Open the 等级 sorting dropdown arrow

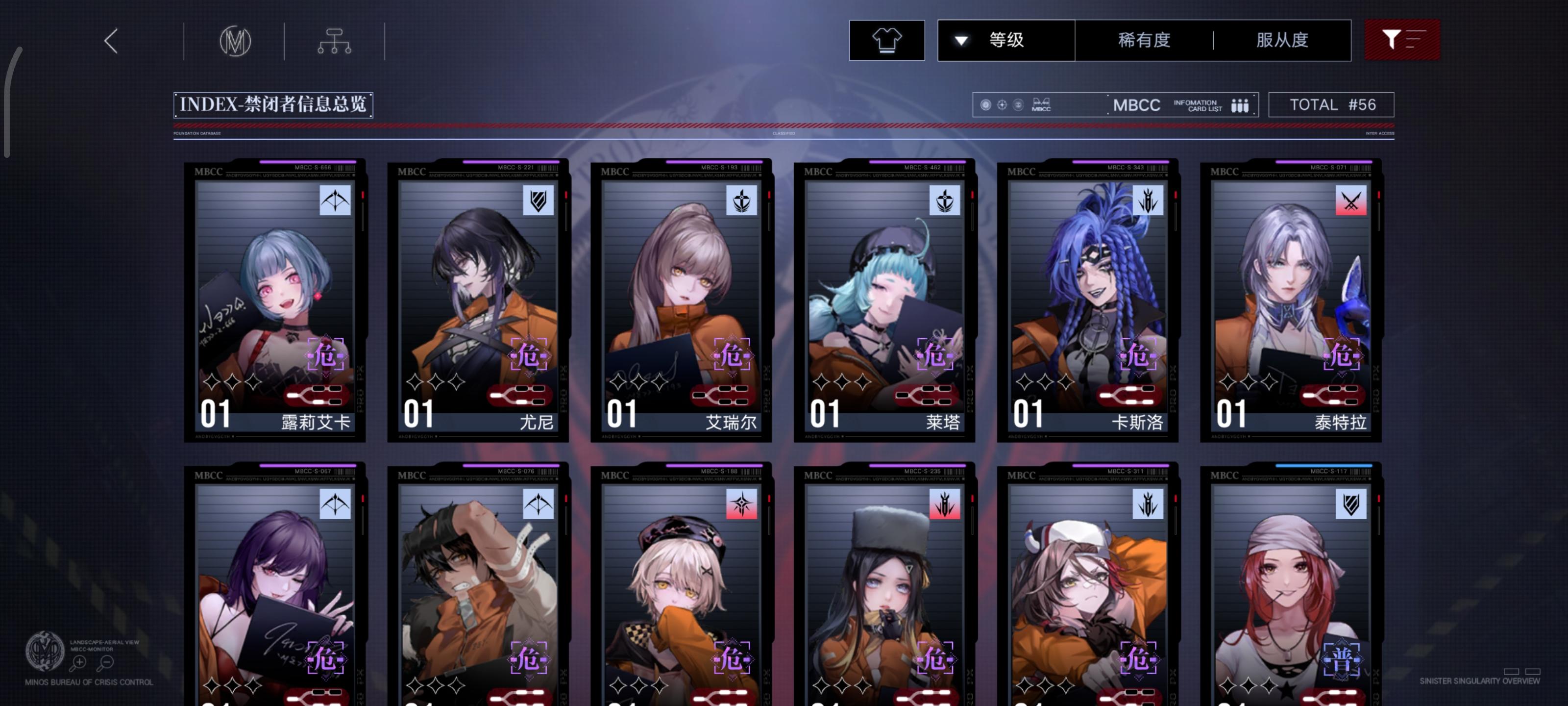[962, 39]
